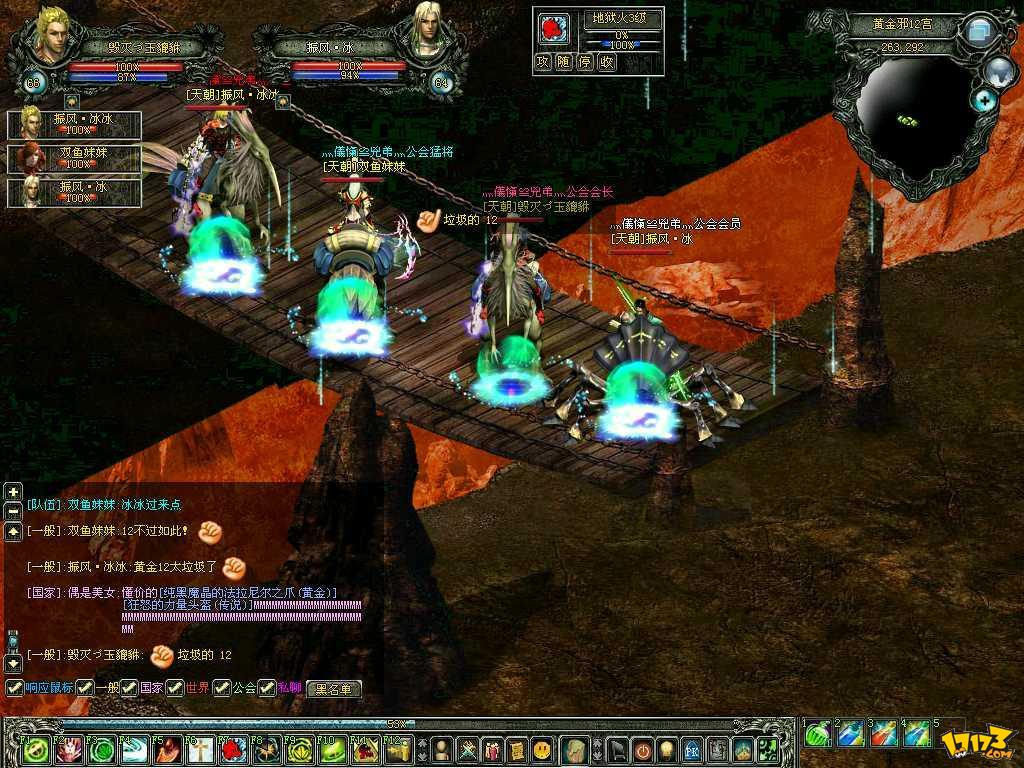1024x768 pixels.
Task: Uncheck the 私聊 private chat filter
Action: click(x=267, y=688)
